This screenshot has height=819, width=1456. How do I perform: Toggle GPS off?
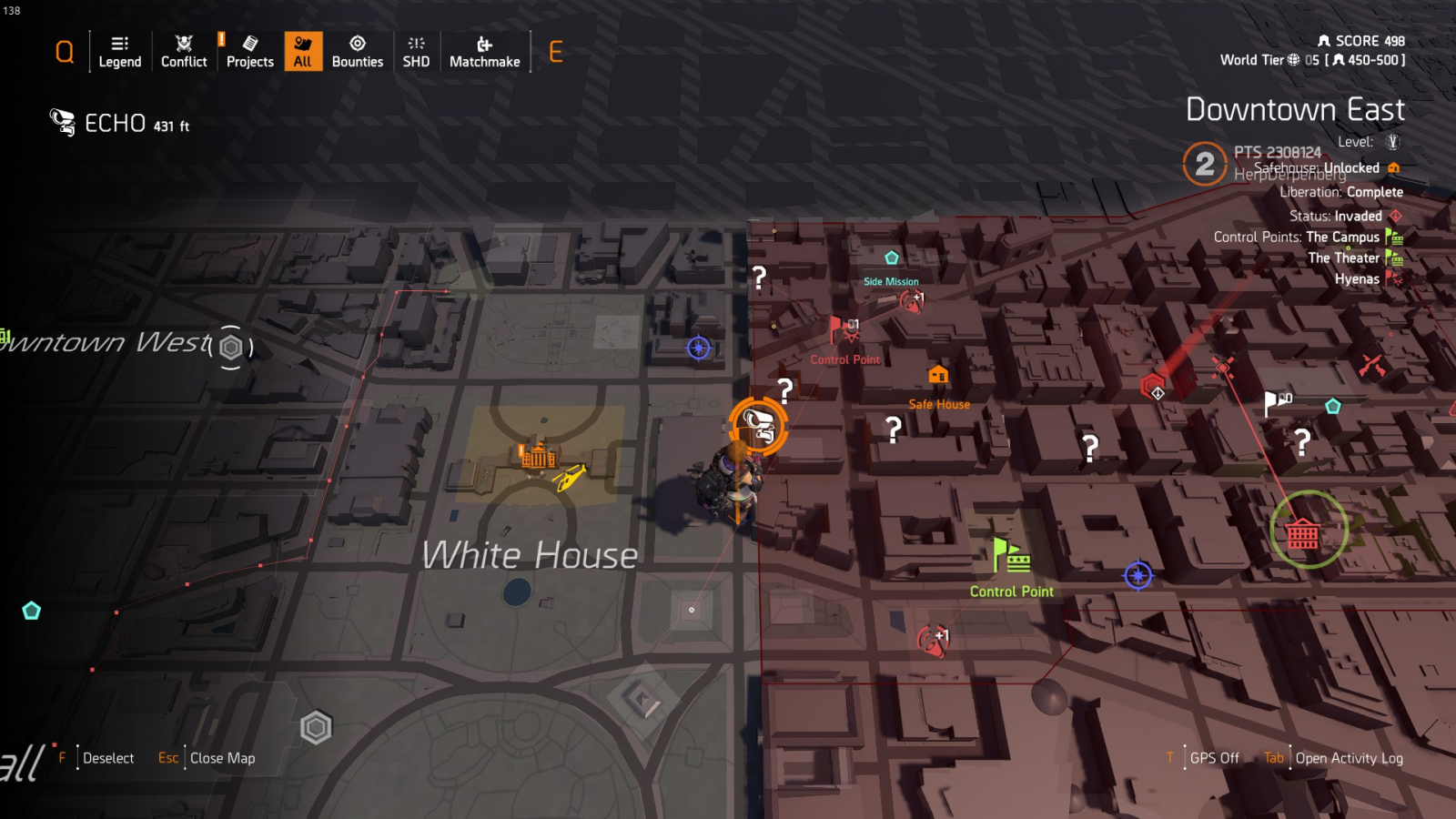(x=1214, y=758)
